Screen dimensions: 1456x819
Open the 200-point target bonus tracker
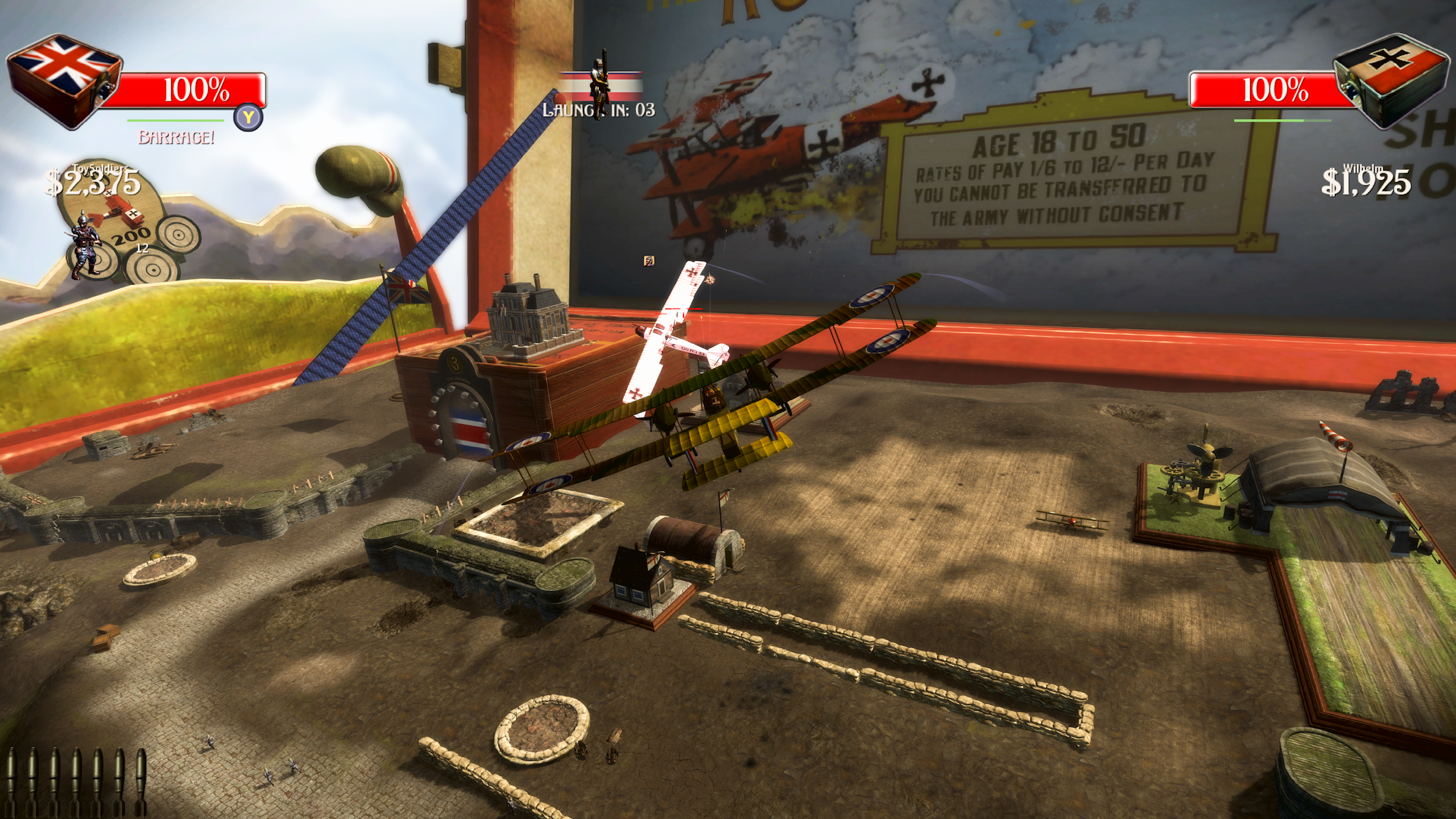point(131,235)
